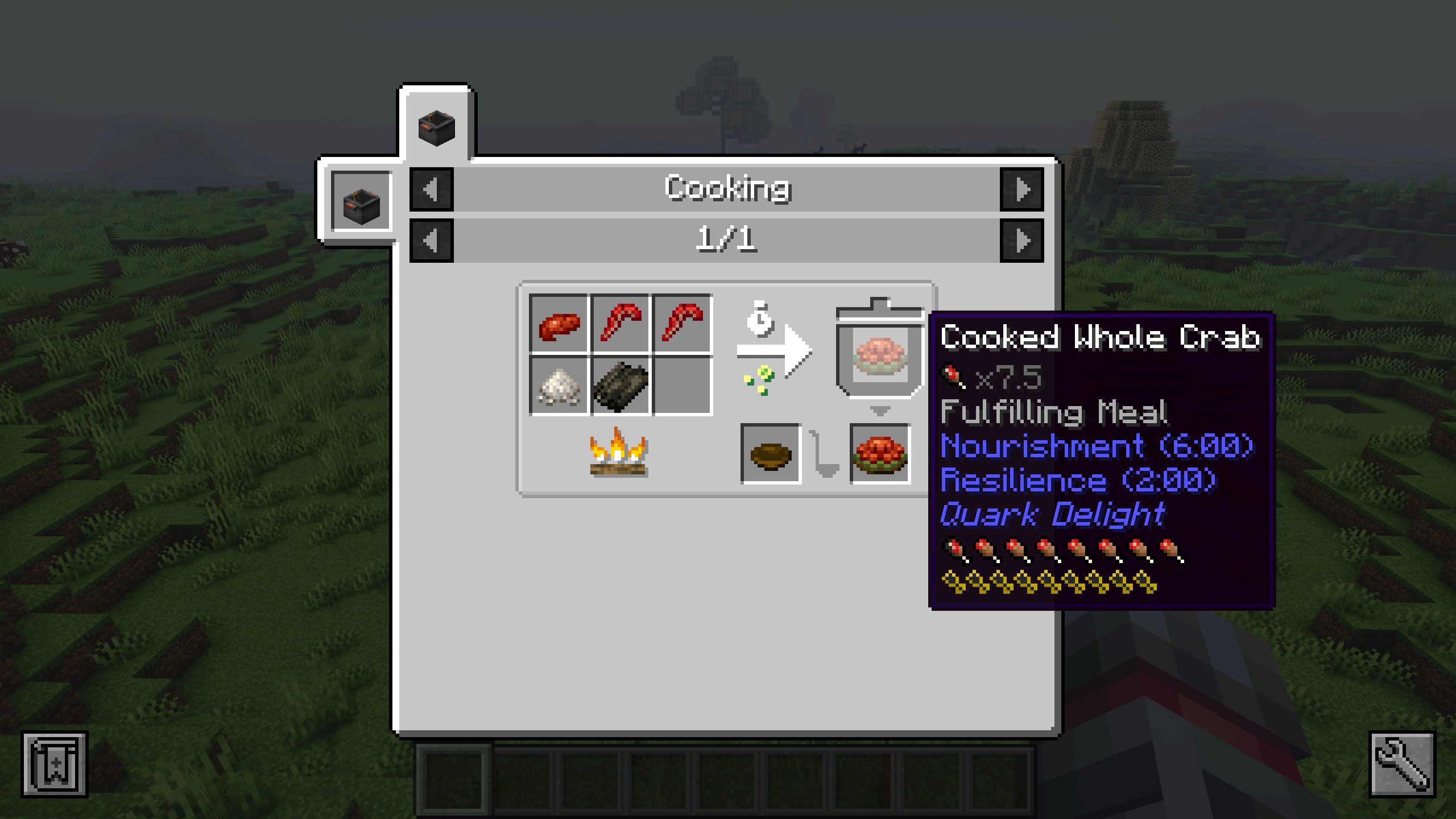The height and width of the screenshot is (819, 1456).
Task: Open the bookmark list button
Action: [x=55, y=764]
